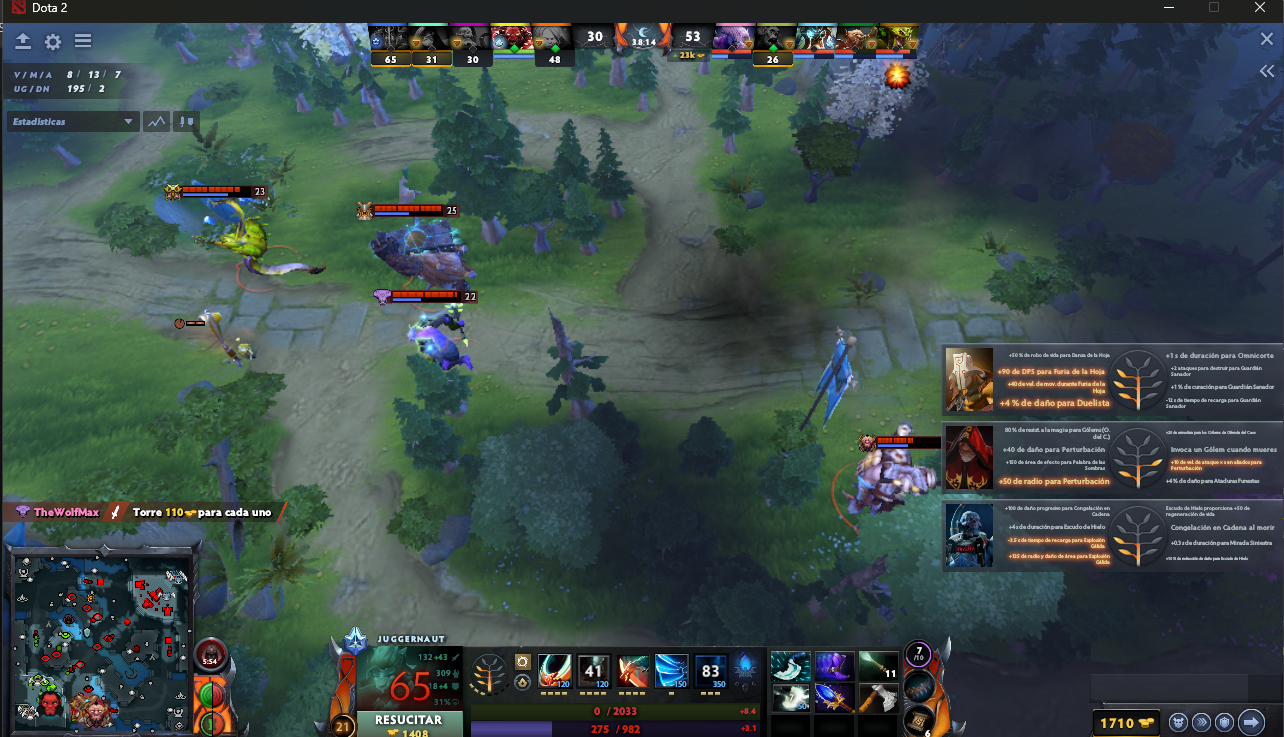Screen dimensions: 1284x737
Task: Open the three-line hamburger menu
Action: click(83, 42)
